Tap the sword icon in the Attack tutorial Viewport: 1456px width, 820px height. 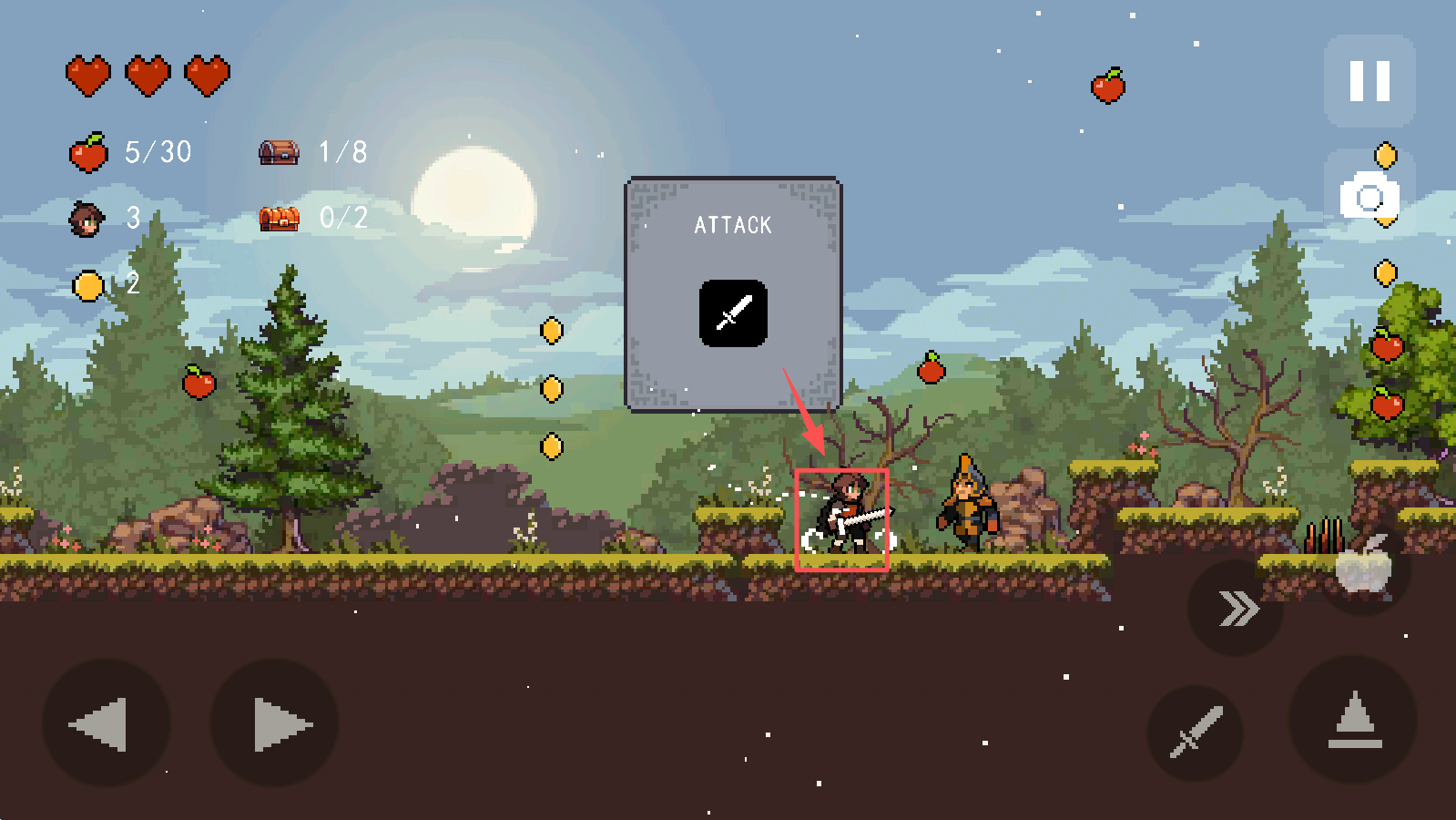(x=733, y=313)
